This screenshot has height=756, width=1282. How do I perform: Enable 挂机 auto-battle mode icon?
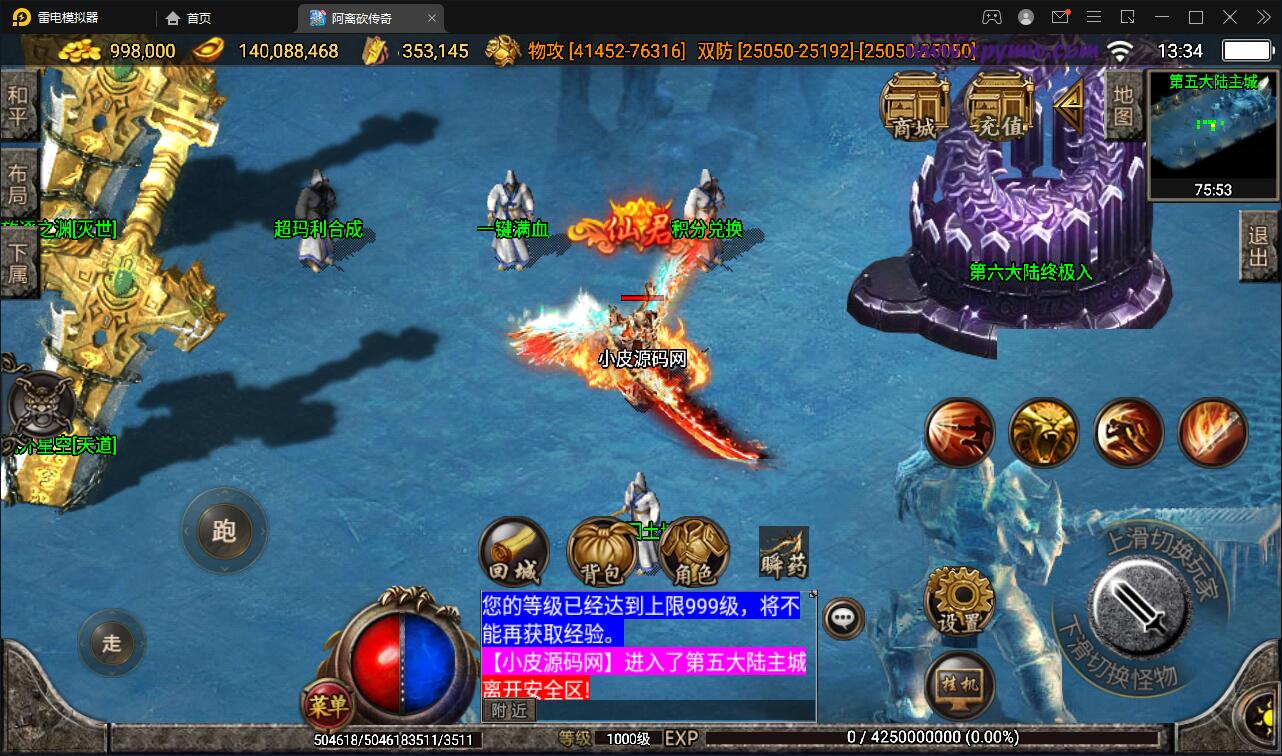point(957,685)
